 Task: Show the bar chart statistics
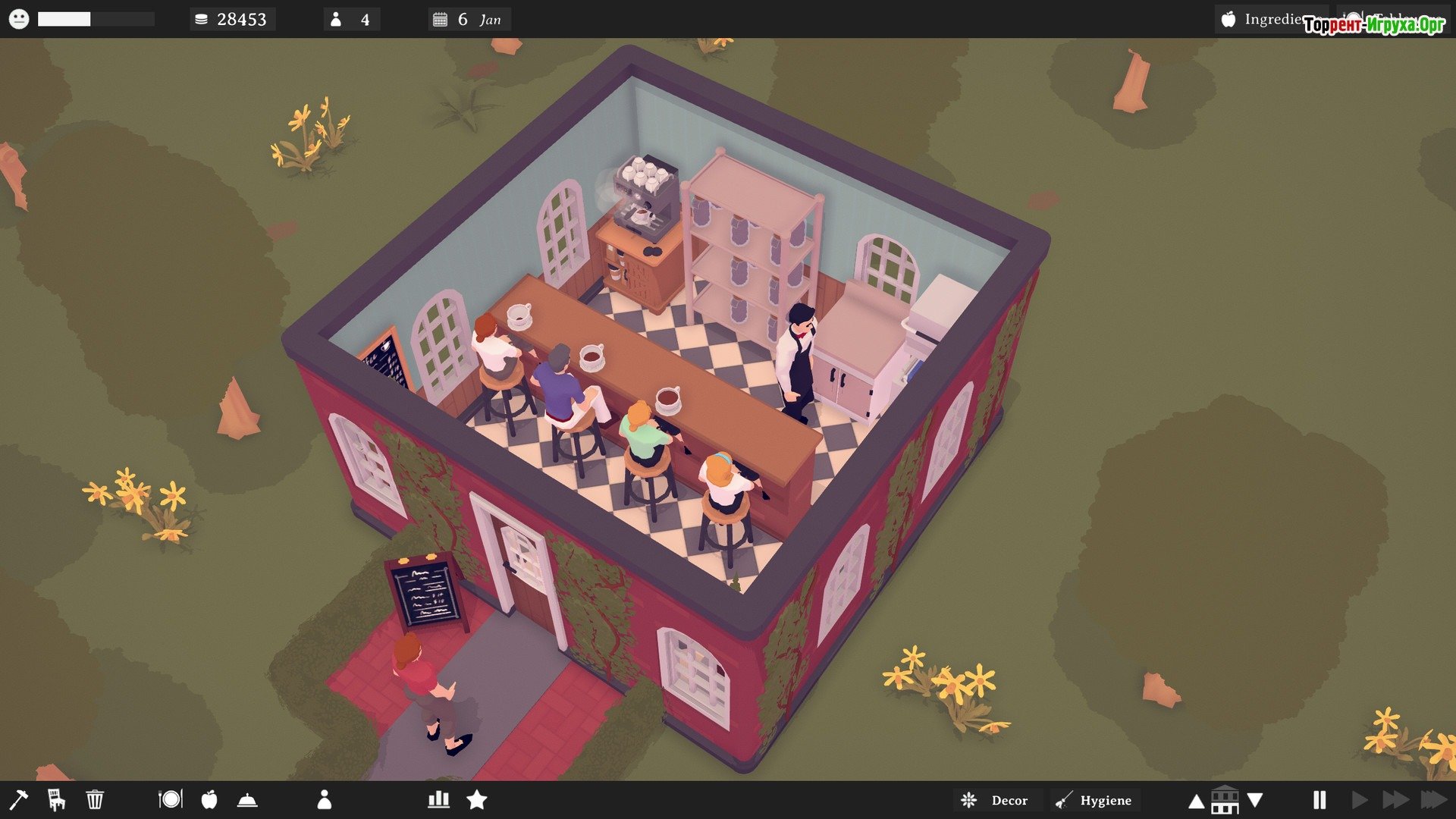point(438,799)
